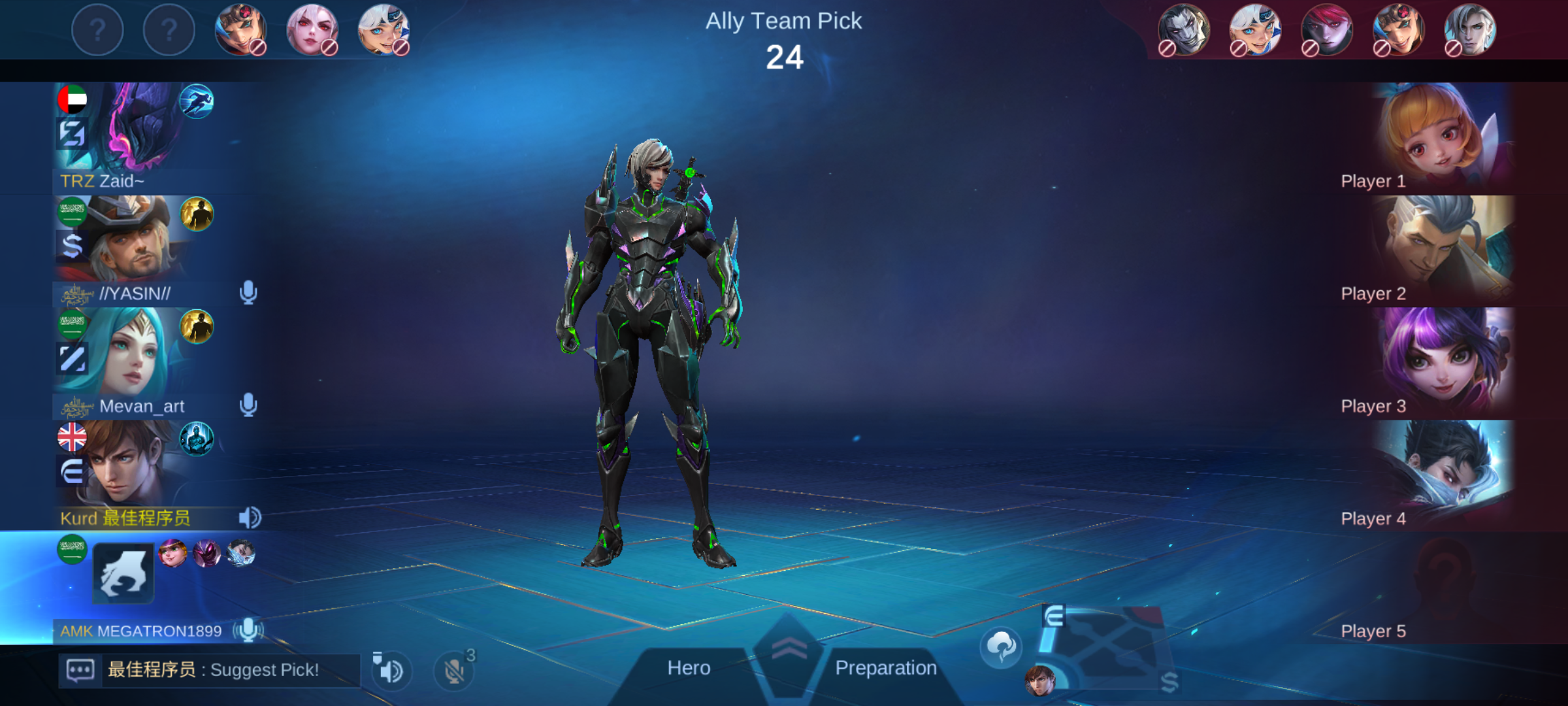Select AMK MEGATRON1899 empty hero slot

(123, 573)
